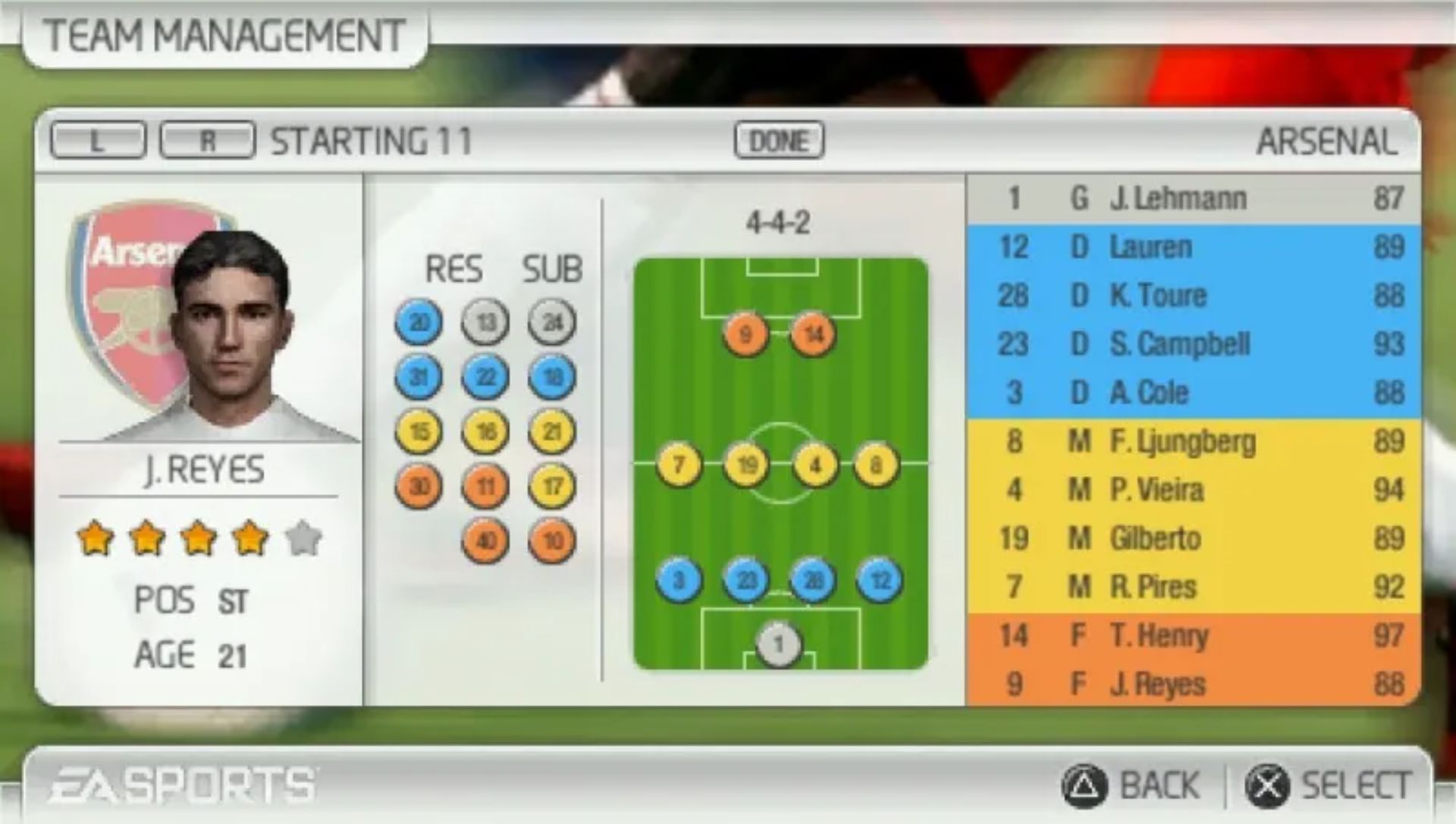Click the R shoulder button indicator
The height and width of the screenshot is (824, 1456).
206,140
